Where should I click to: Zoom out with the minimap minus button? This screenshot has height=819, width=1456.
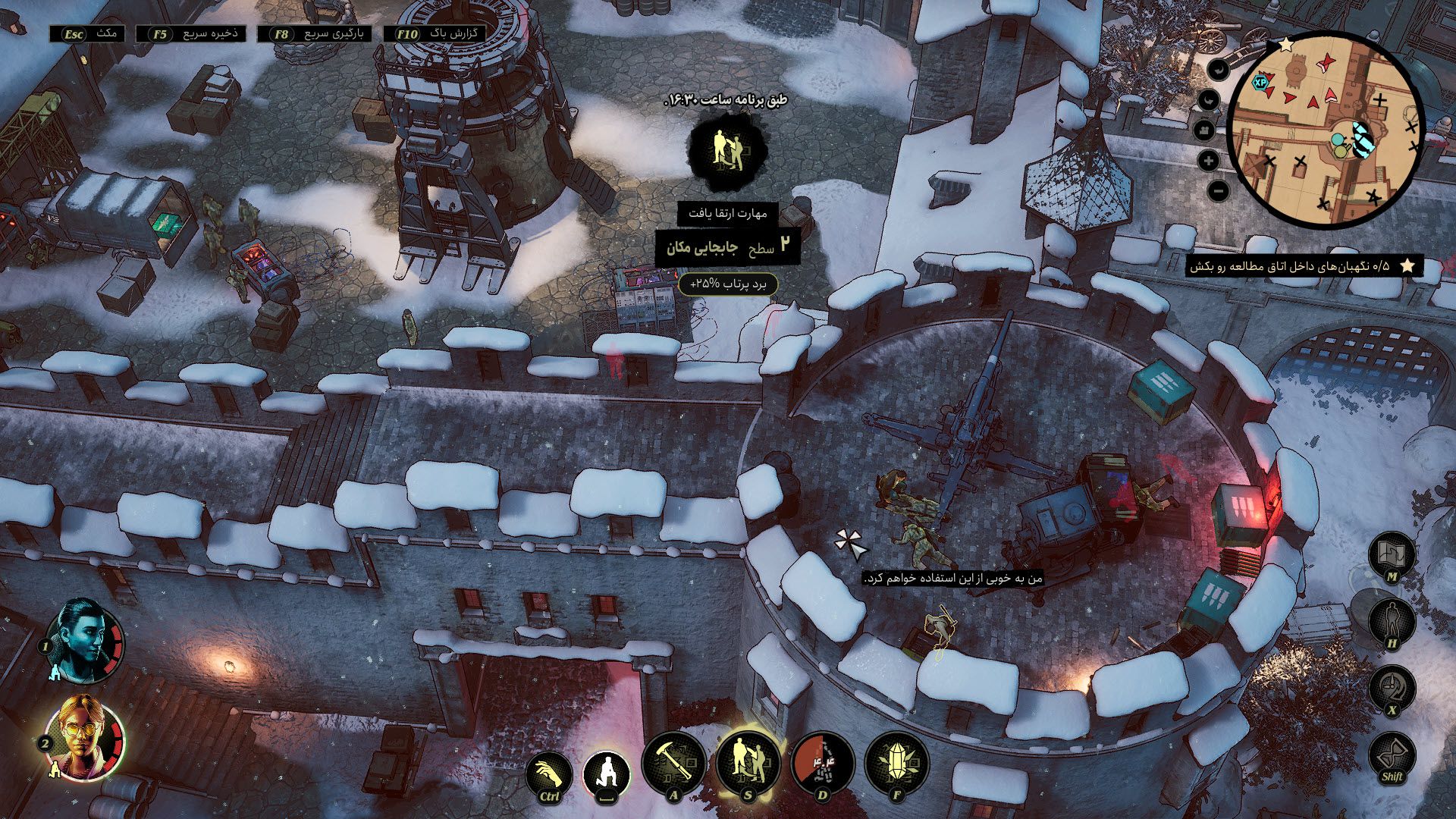(x=1217, y=191)
